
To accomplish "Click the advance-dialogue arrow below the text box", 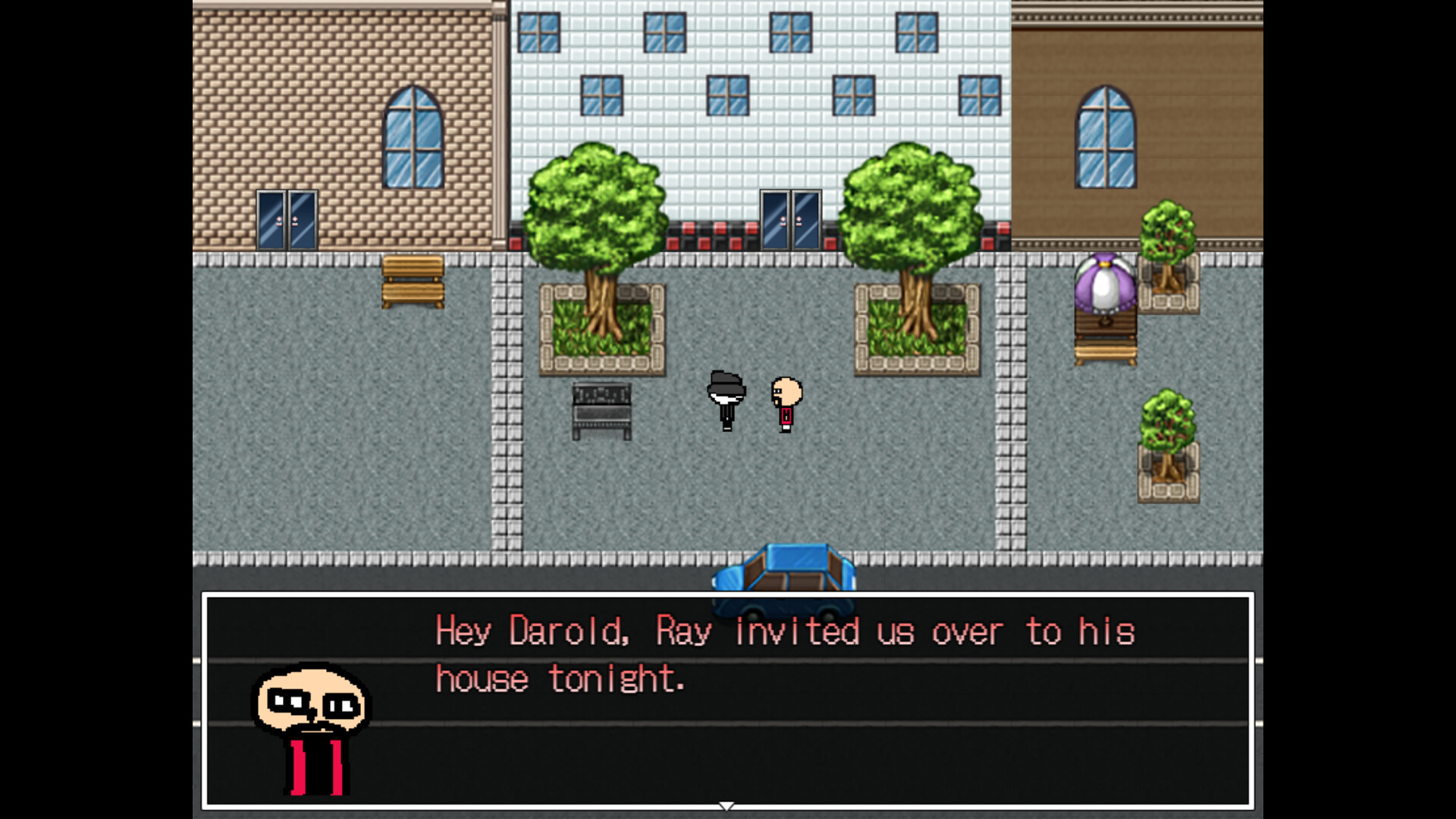I will click(x=726, y=806).
